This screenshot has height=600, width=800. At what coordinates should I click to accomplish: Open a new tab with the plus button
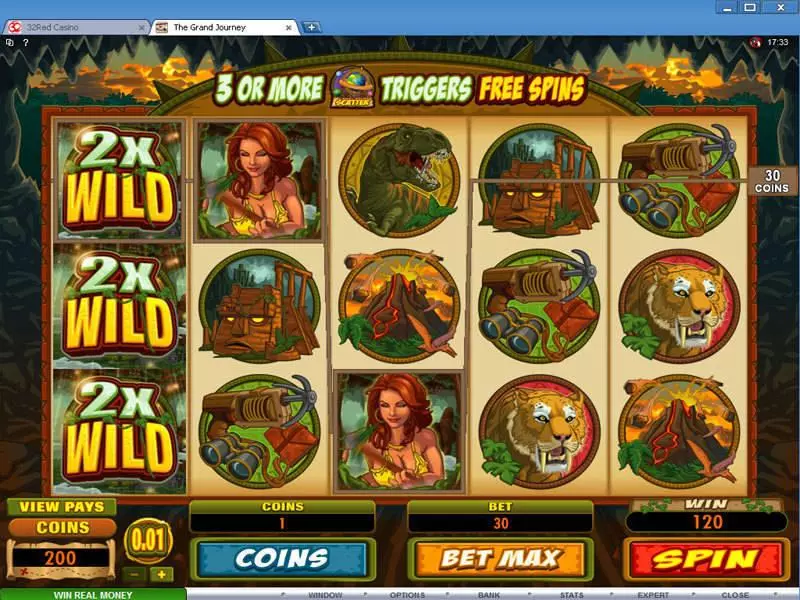[312, 27]
